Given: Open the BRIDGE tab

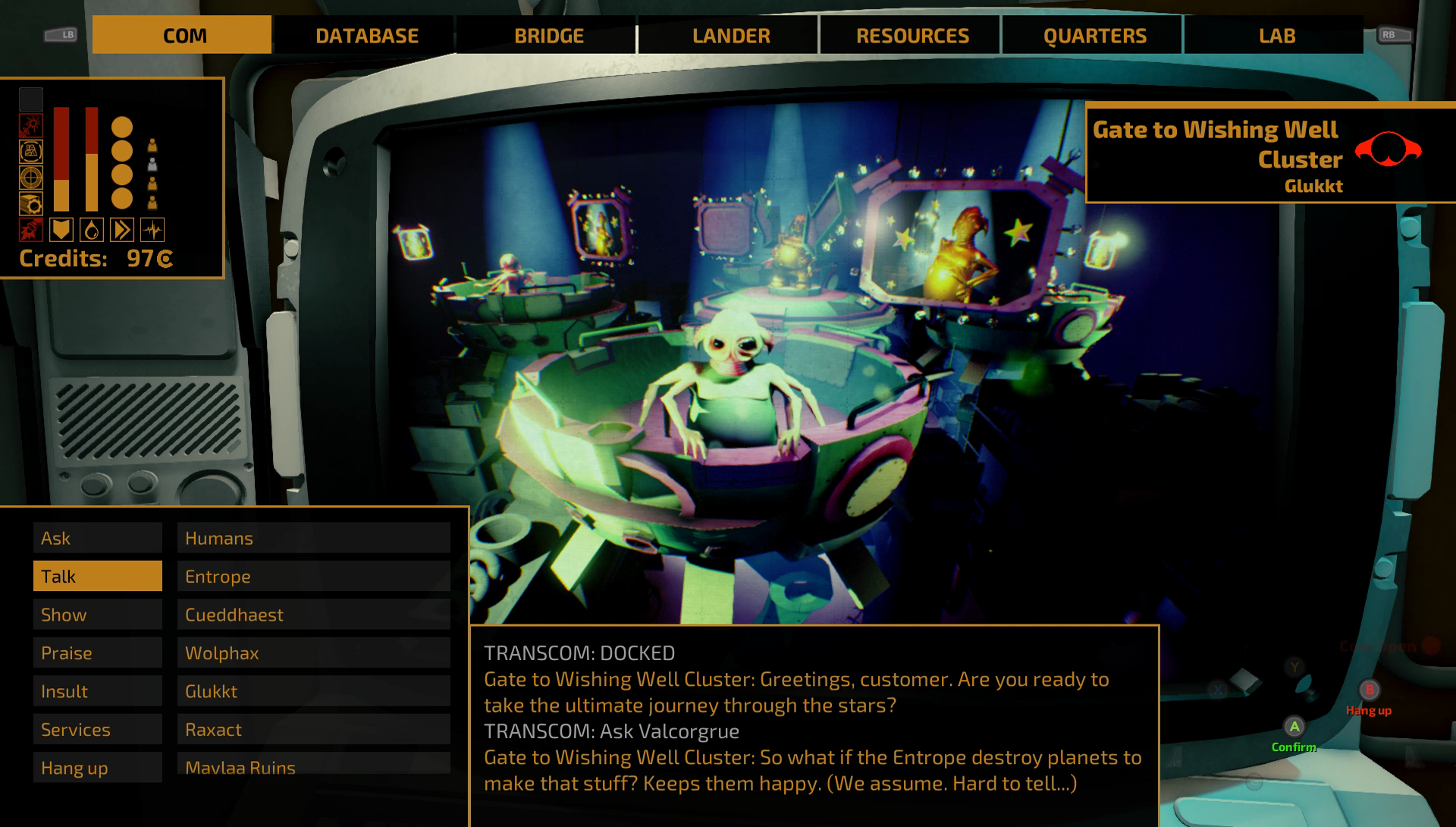Looking at the screenshot, I should tap(548, 36).
